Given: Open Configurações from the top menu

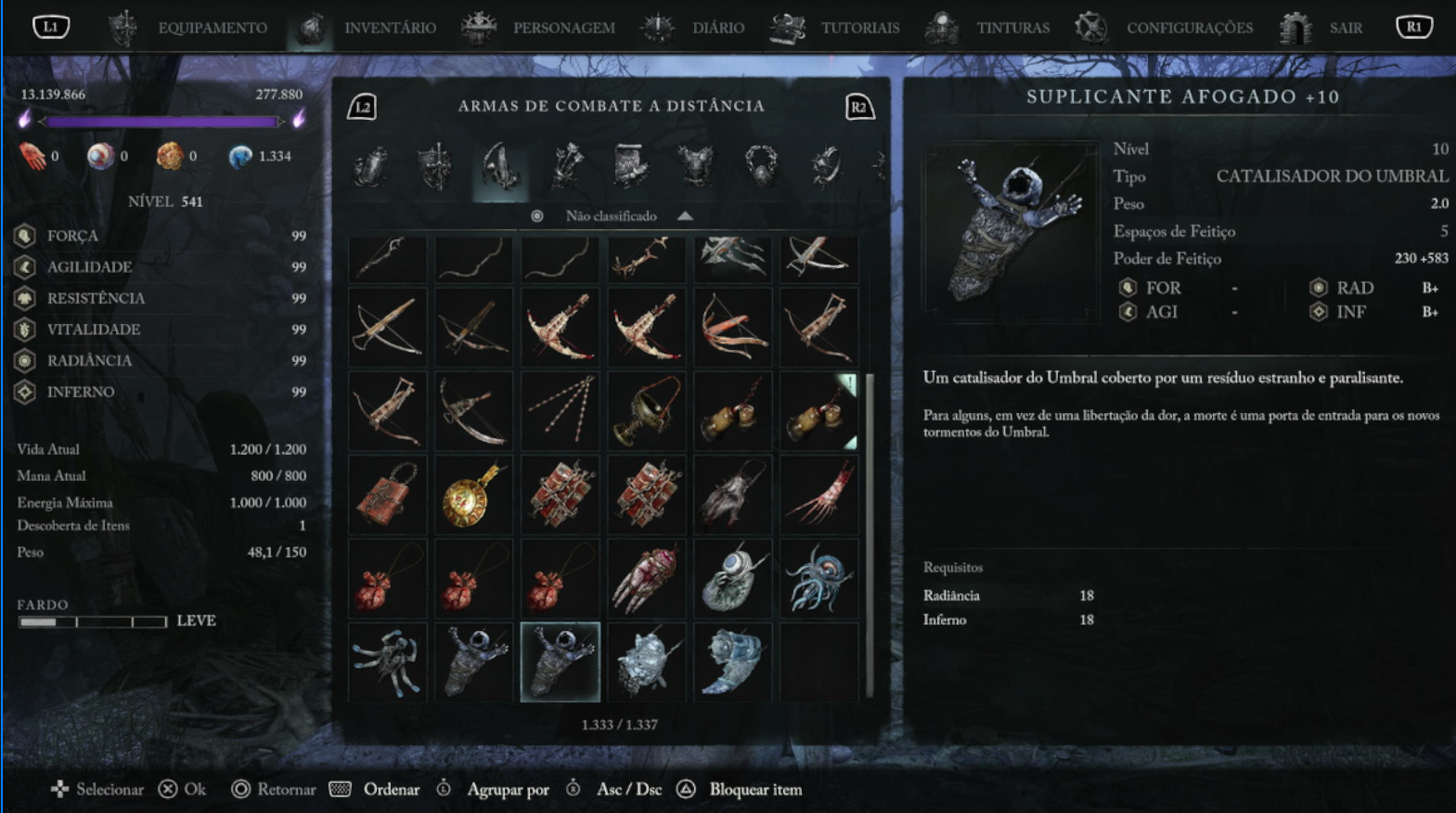Looking at the screenshot, I should coord(1189,28).
